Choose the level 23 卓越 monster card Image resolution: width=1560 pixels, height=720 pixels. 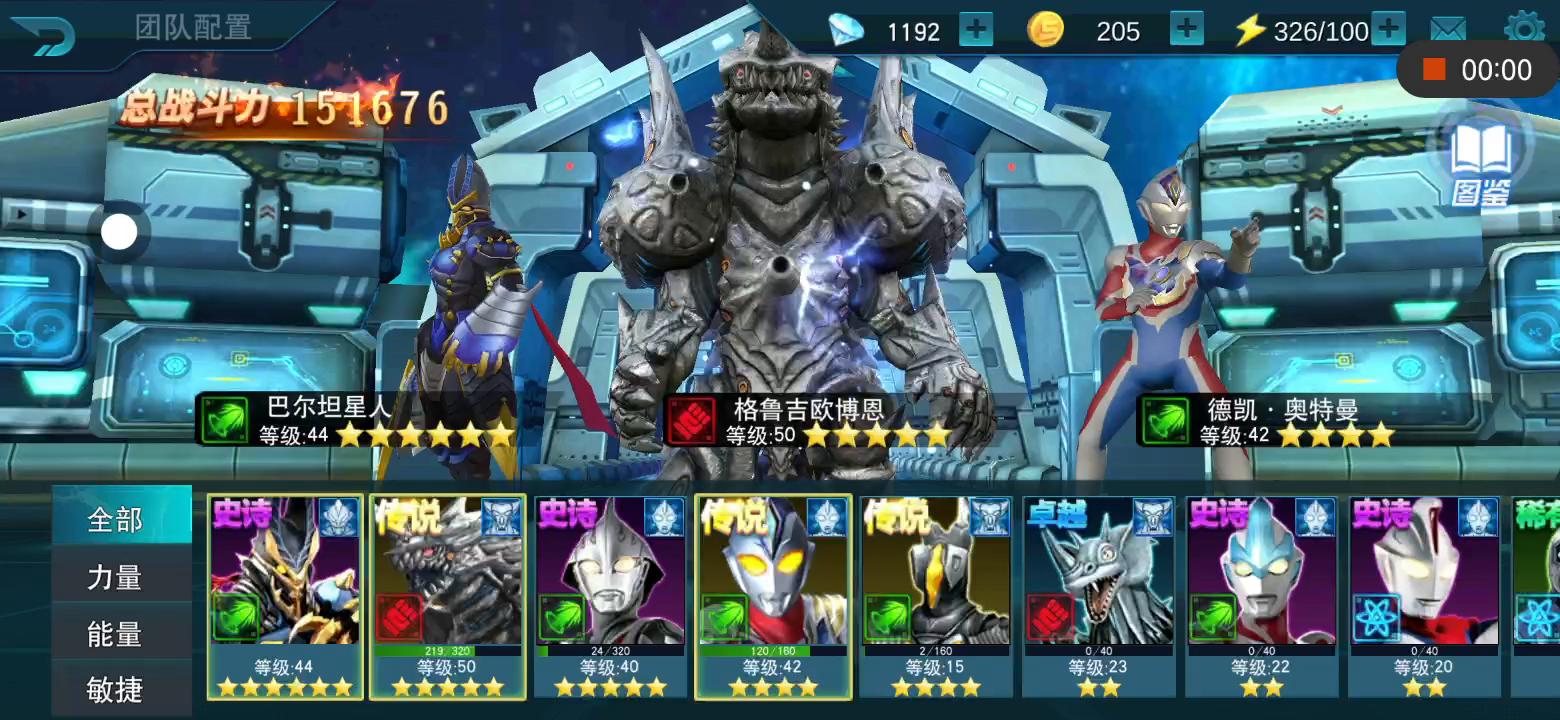tap(1099, 595)
